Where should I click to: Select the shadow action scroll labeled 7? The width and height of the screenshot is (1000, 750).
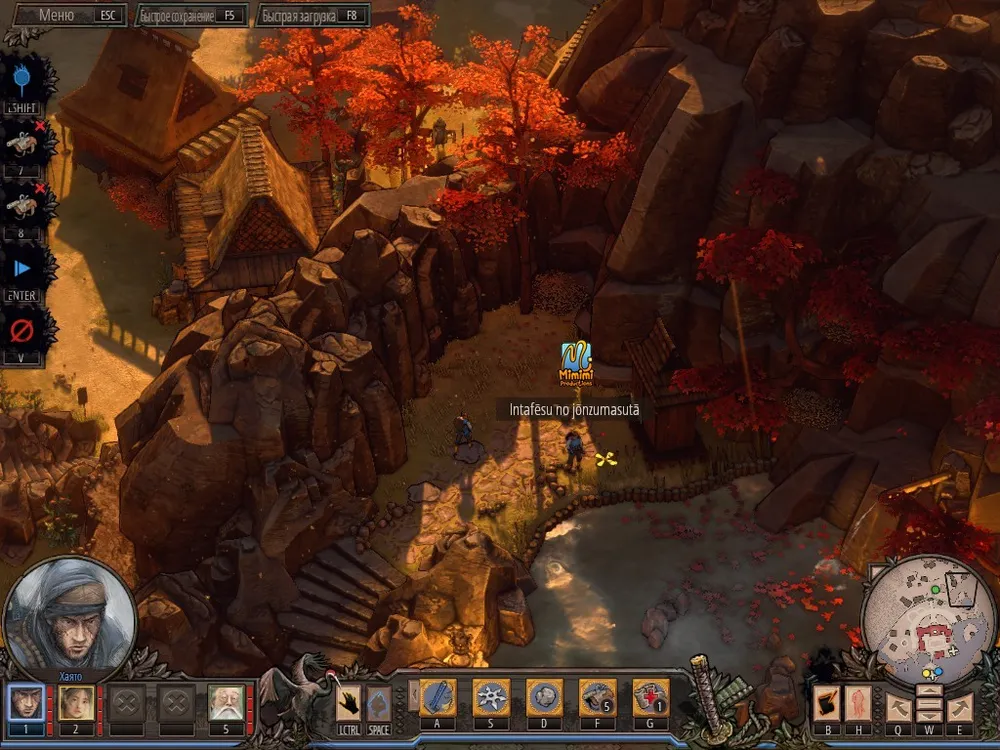23,144
